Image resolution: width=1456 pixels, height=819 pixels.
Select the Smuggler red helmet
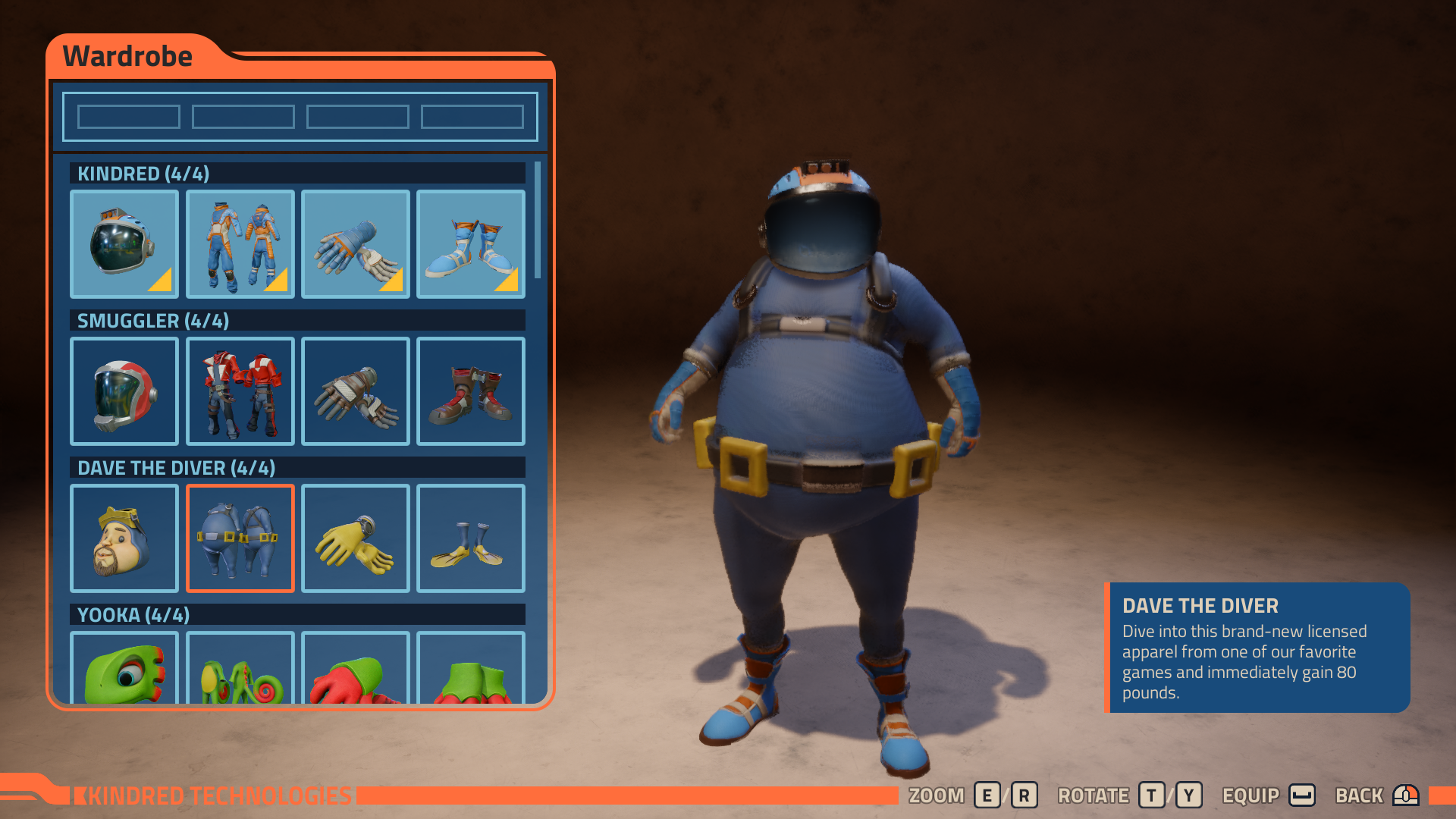tap(124, 391)
